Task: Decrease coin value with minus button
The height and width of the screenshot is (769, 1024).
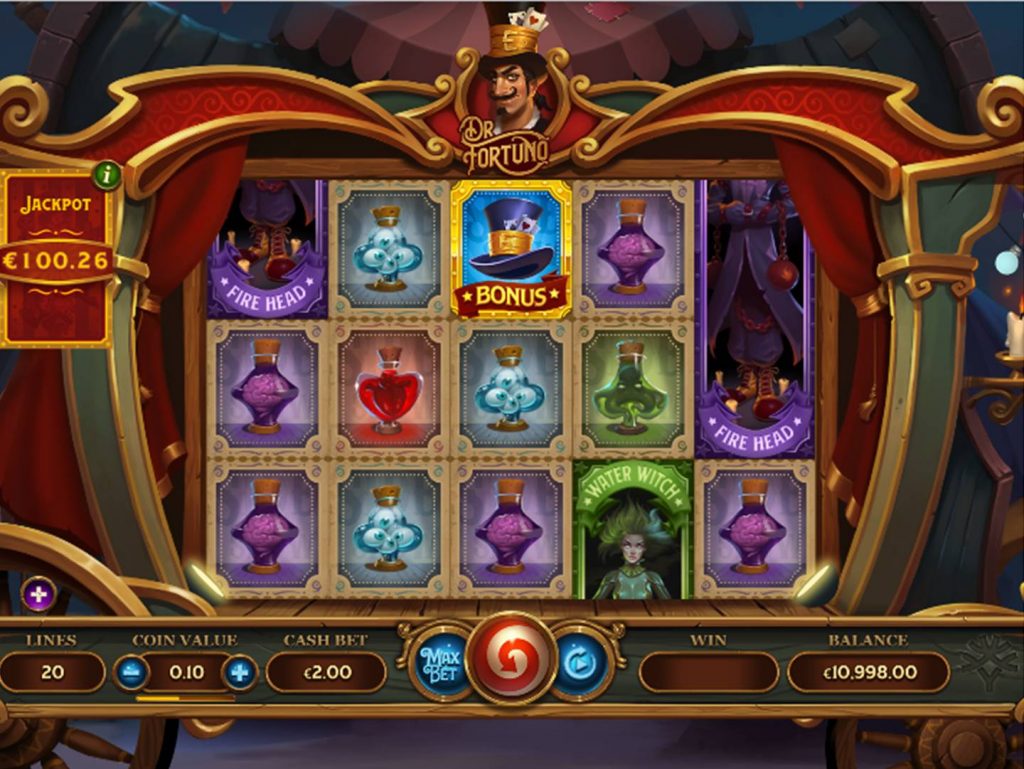Action: [131, 672]
